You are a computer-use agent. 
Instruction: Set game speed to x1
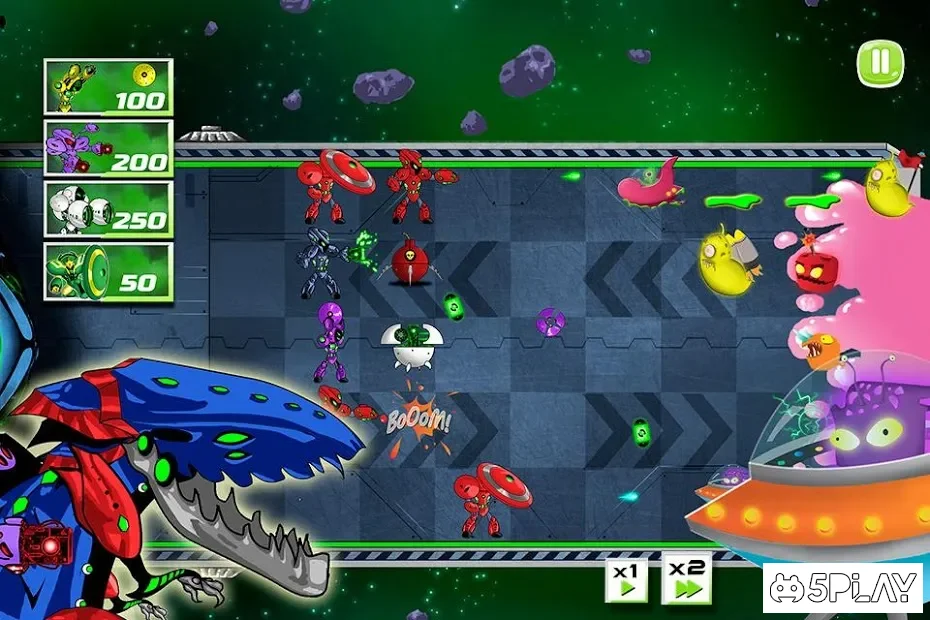(x=626, y=579)
